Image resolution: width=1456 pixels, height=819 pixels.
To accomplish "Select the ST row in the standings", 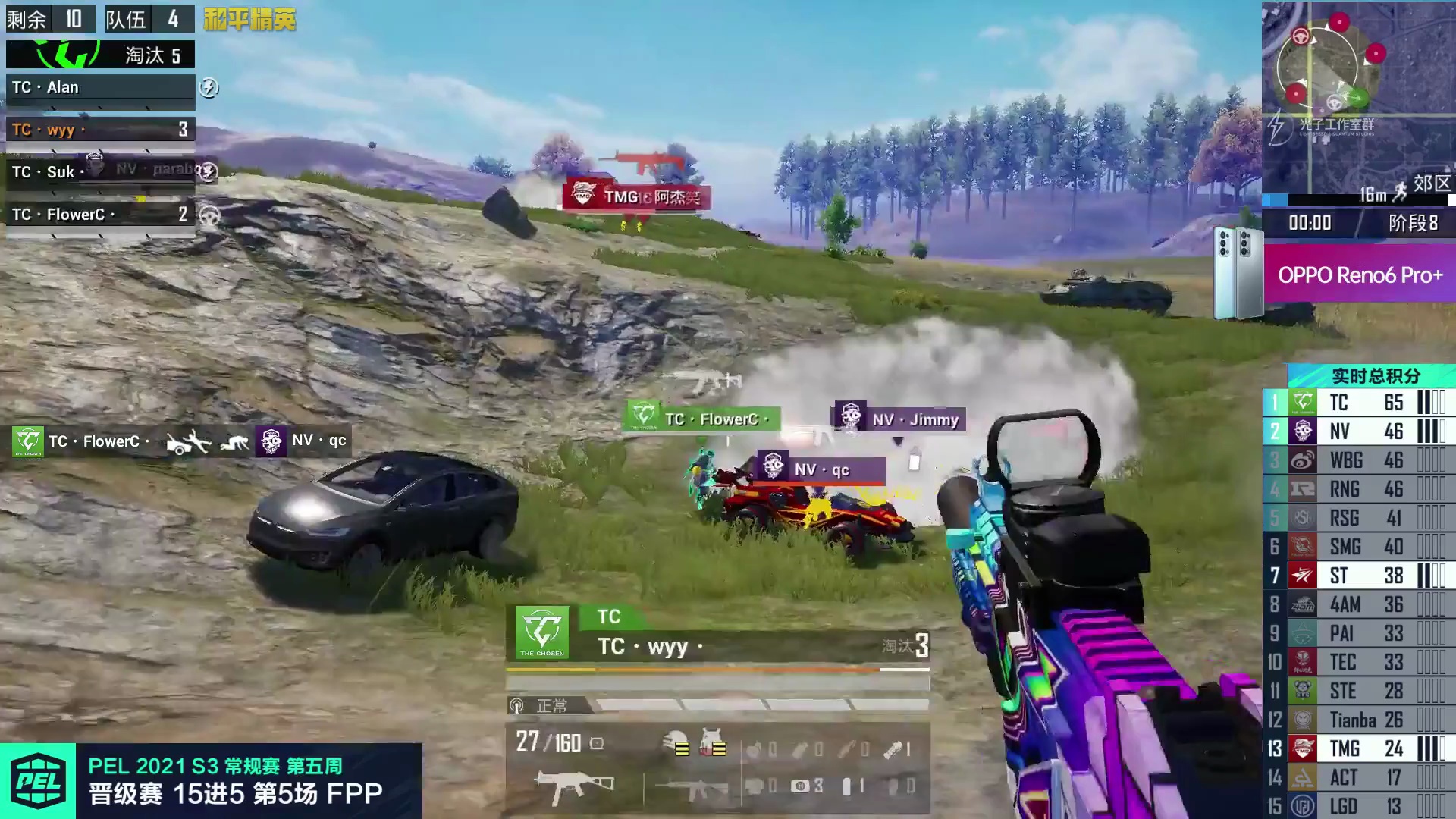I will pos(1357,576).
